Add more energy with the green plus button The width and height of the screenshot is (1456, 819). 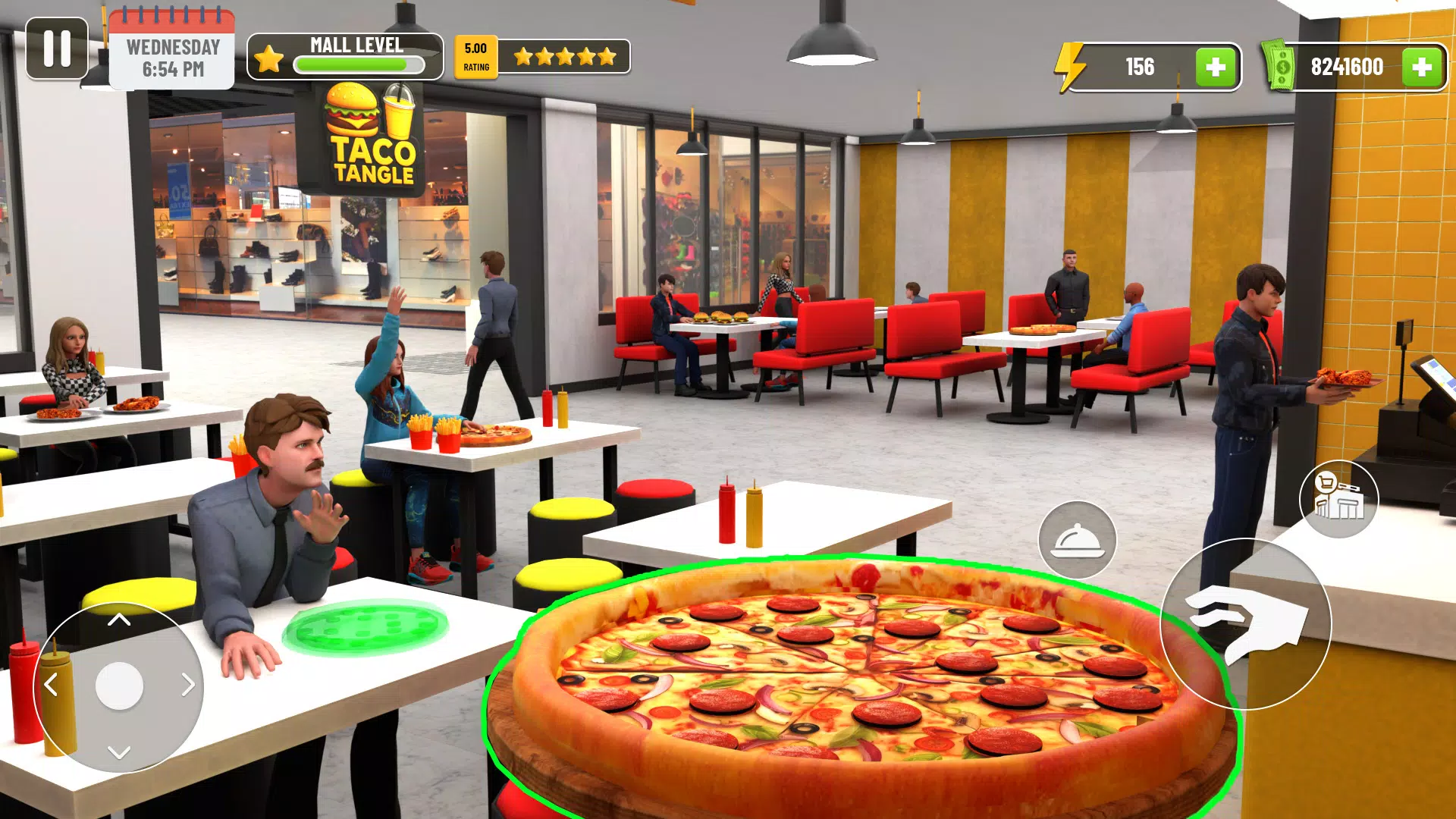[1216, 67]
